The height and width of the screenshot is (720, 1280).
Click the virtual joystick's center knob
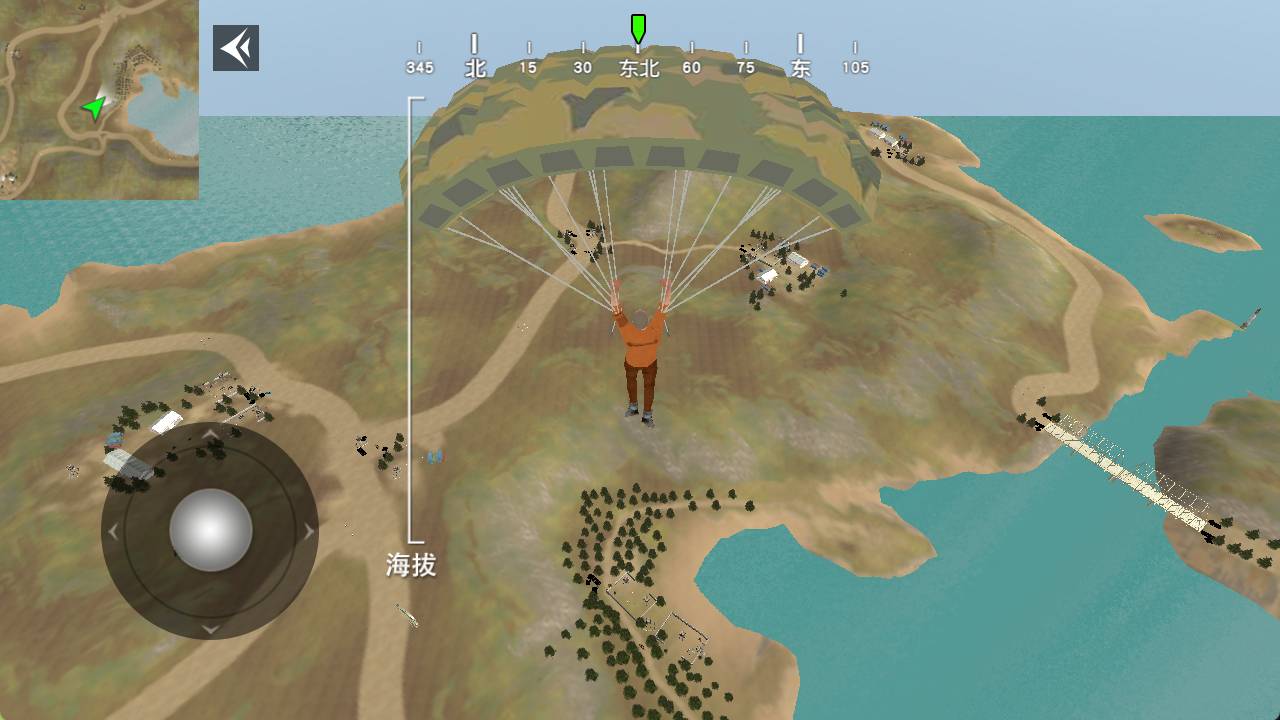tap(210, 530)
